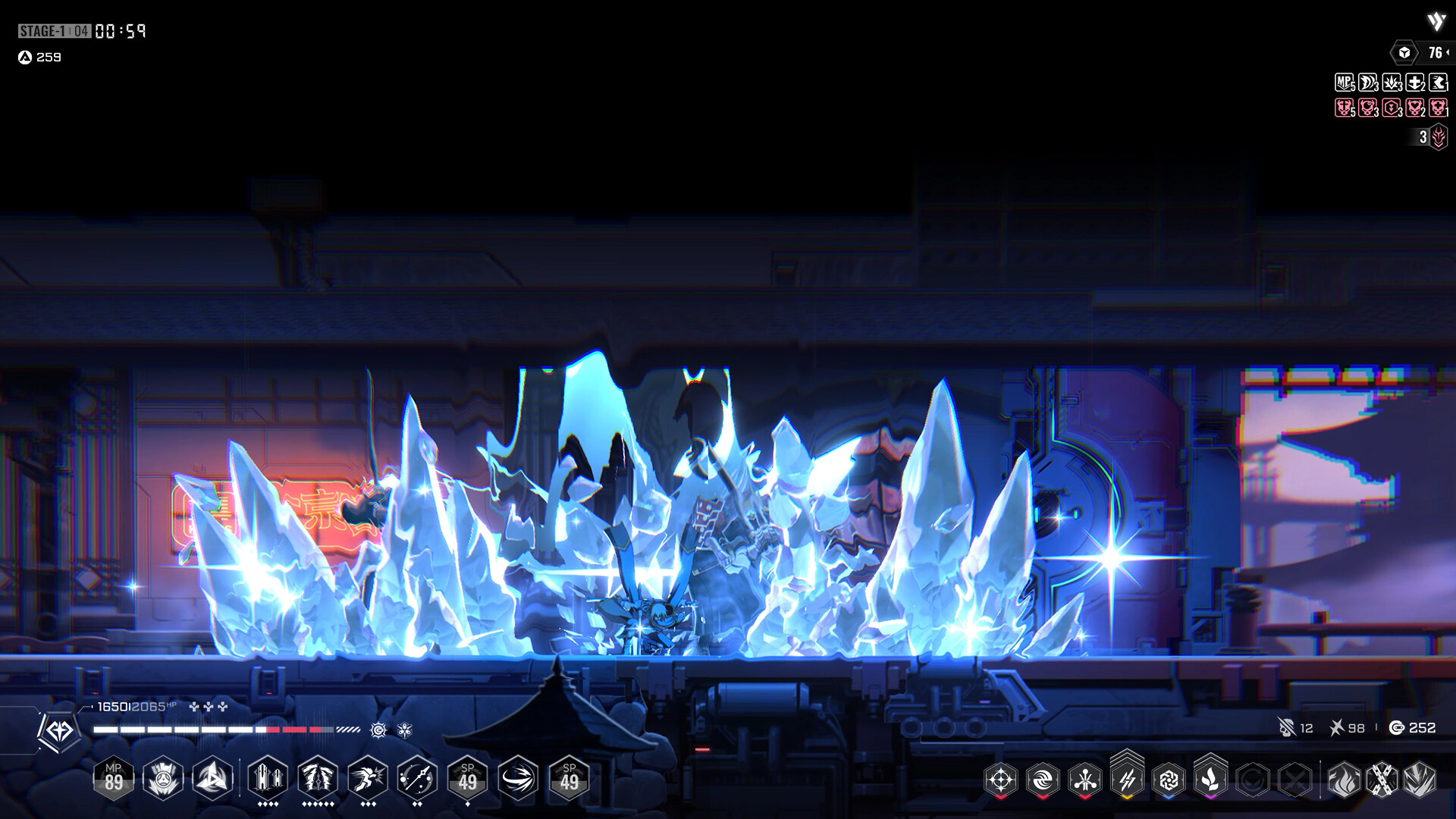Click the pink dragon emblem showing 3
The height and width of the screenshot is (819, 1456).
[x=1439, y=138]
